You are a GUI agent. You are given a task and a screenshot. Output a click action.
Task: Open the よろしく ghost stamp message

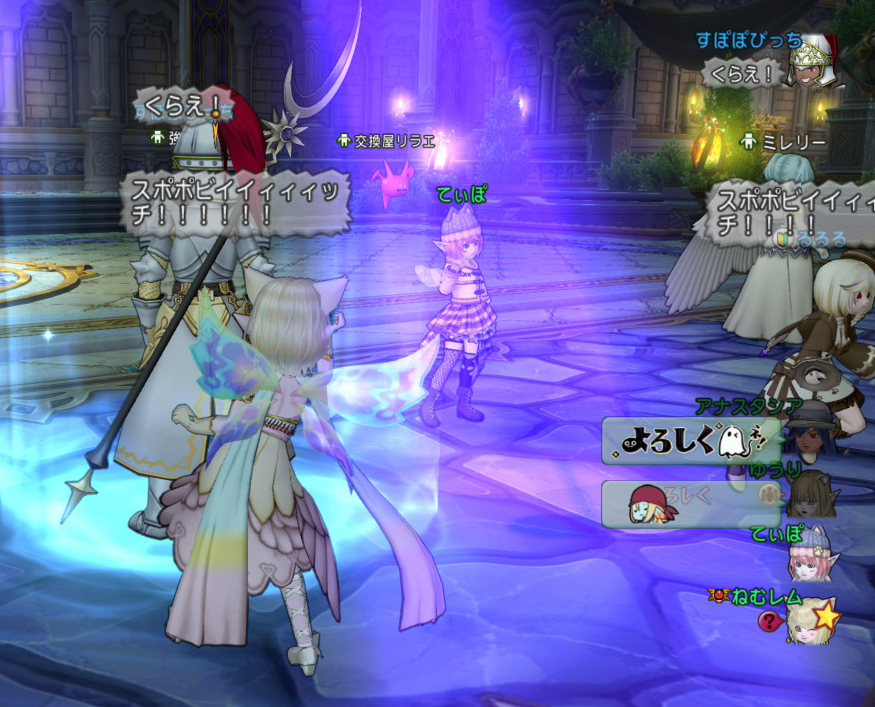(690, 441)
